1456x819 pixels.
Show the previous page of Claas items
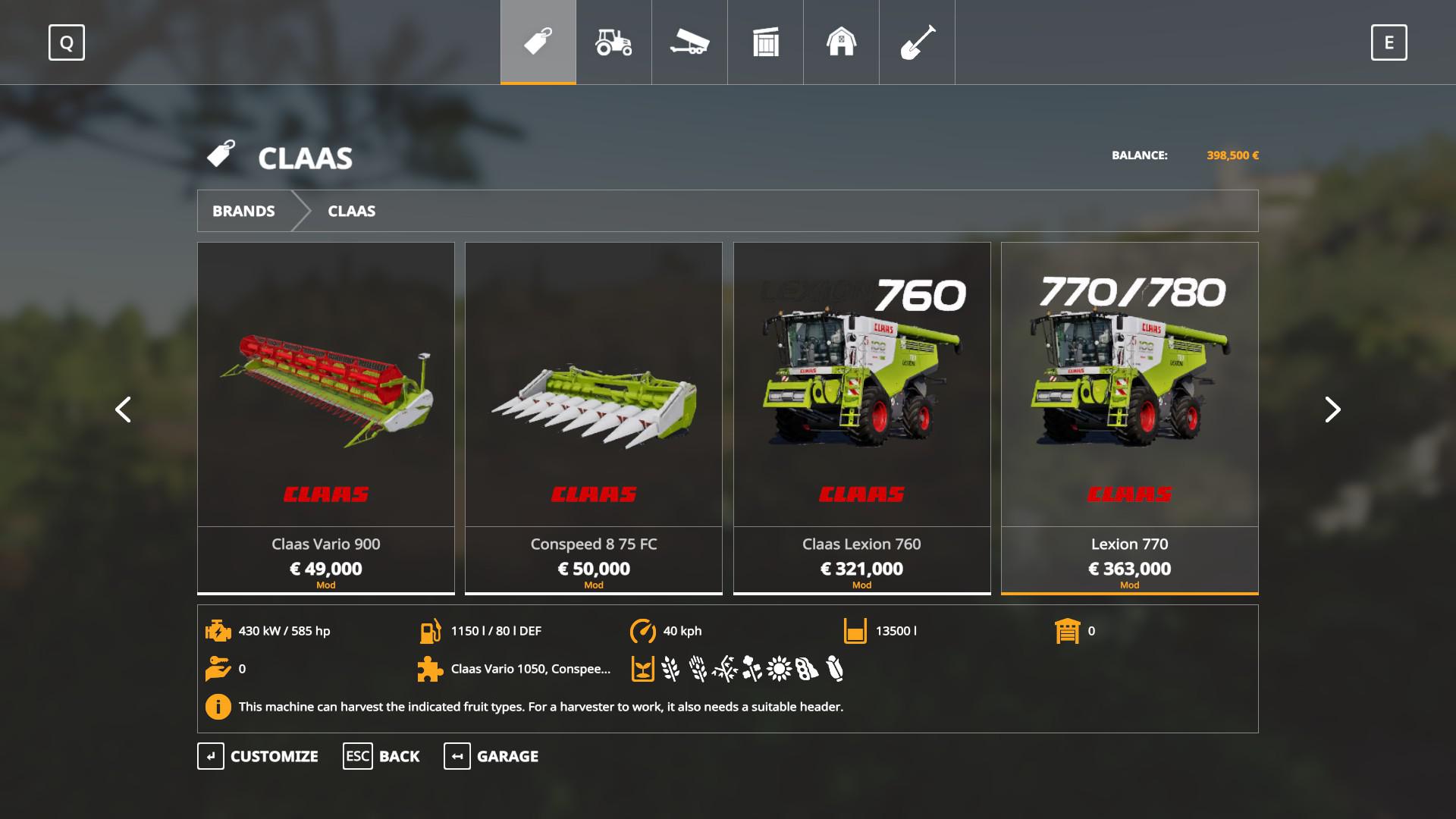(x=123, y=409)
